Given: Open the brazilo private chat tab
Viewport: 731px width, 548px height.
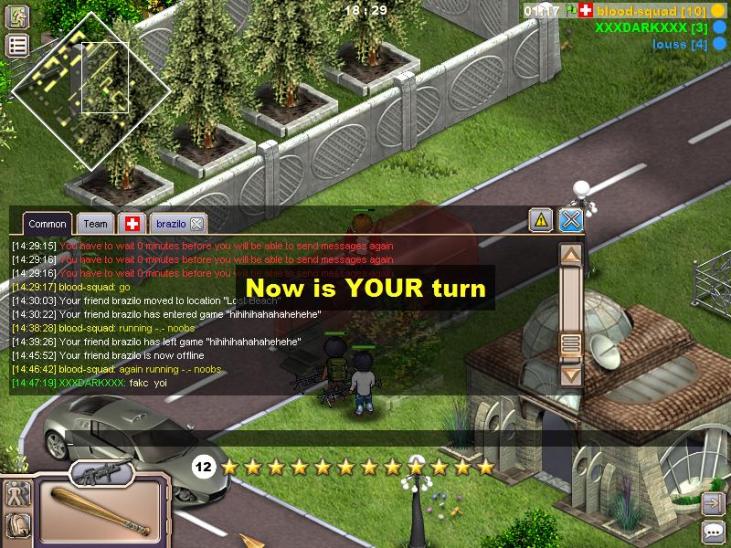Looking at the screenshot, I should [x=170, y=224].
